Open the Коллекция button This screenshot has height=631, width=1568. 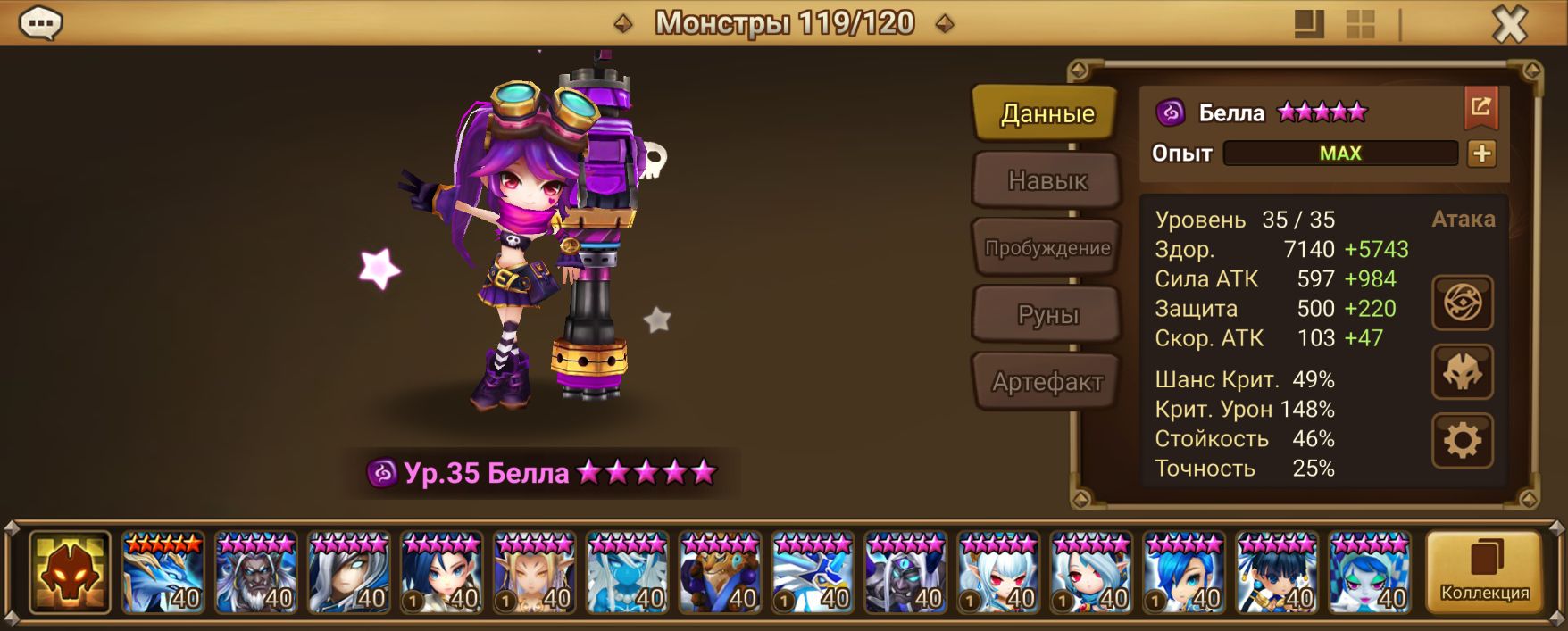[1484, 572]
